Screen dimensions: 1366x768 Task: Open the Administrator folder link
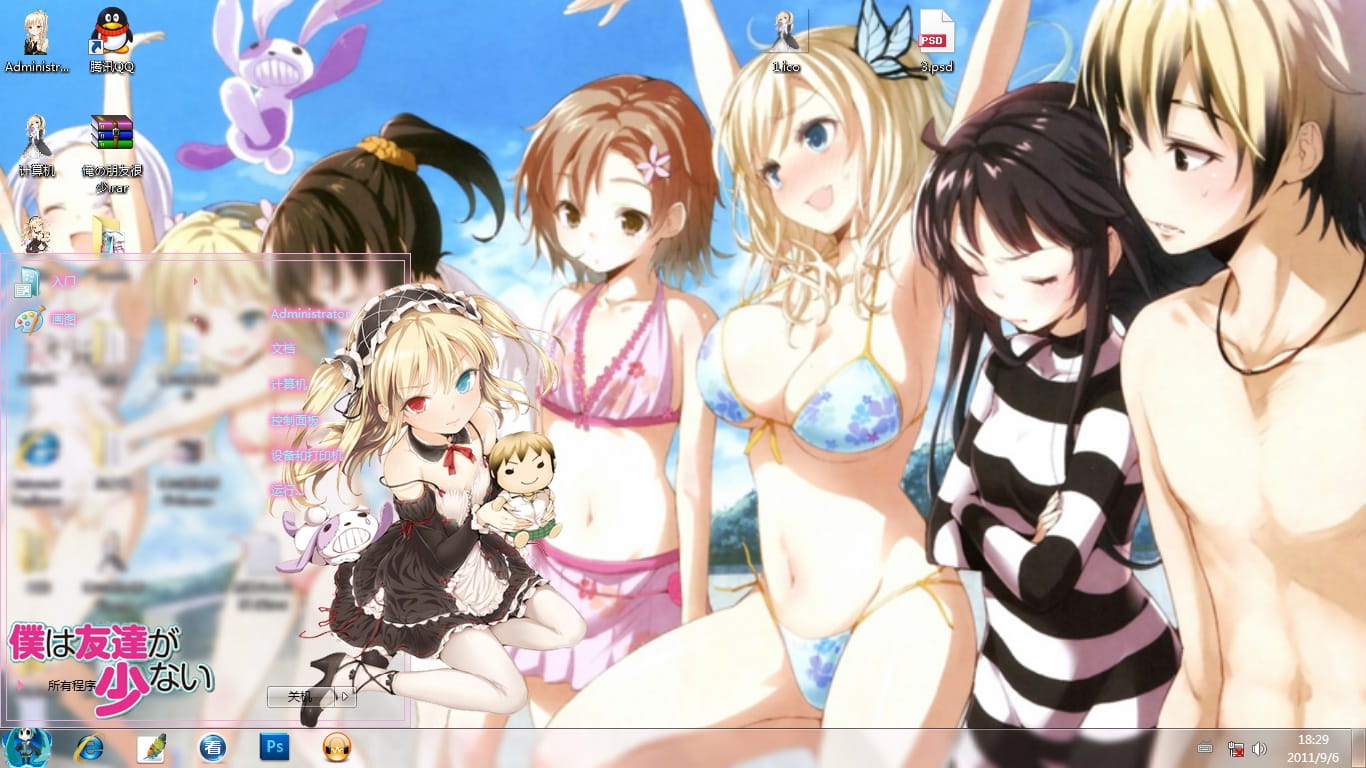tap(308, 313)
